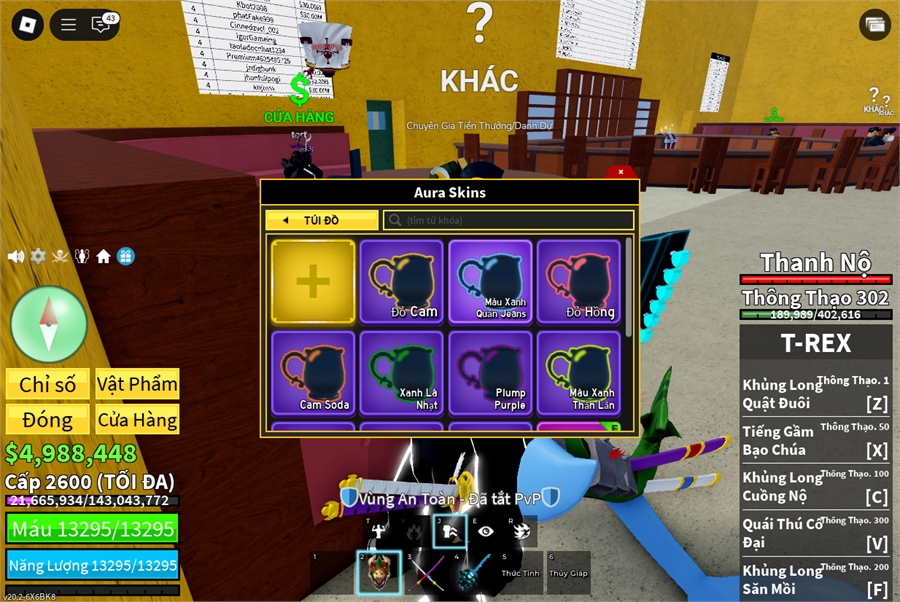
Task: Open the Chỉ số stats panel
Action: tap(48, 384)
